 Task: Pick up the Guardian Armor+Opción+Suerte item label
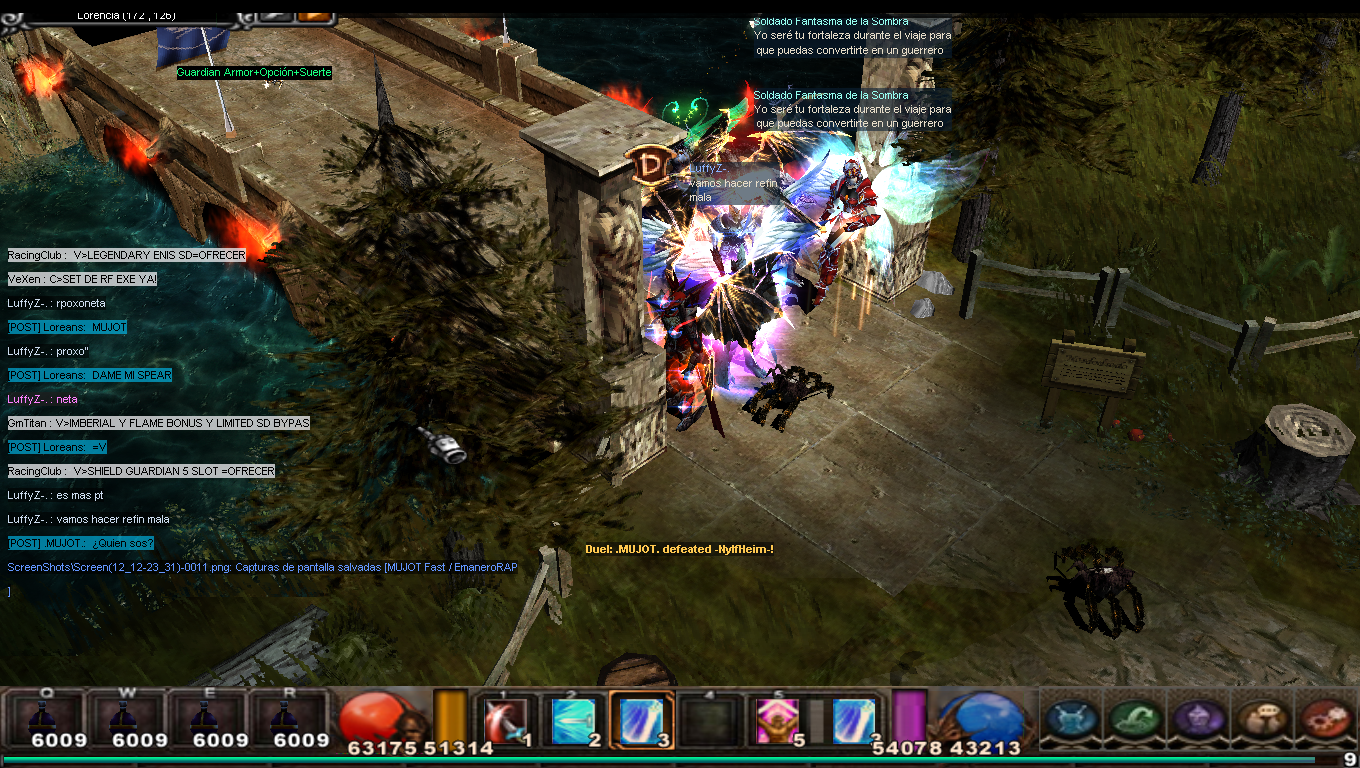click(x=254, y=73)
